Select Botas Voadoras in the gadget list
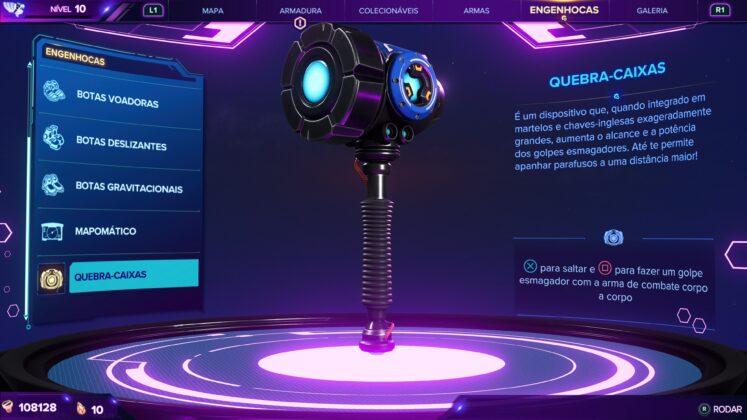 click(x=118, y=102)
